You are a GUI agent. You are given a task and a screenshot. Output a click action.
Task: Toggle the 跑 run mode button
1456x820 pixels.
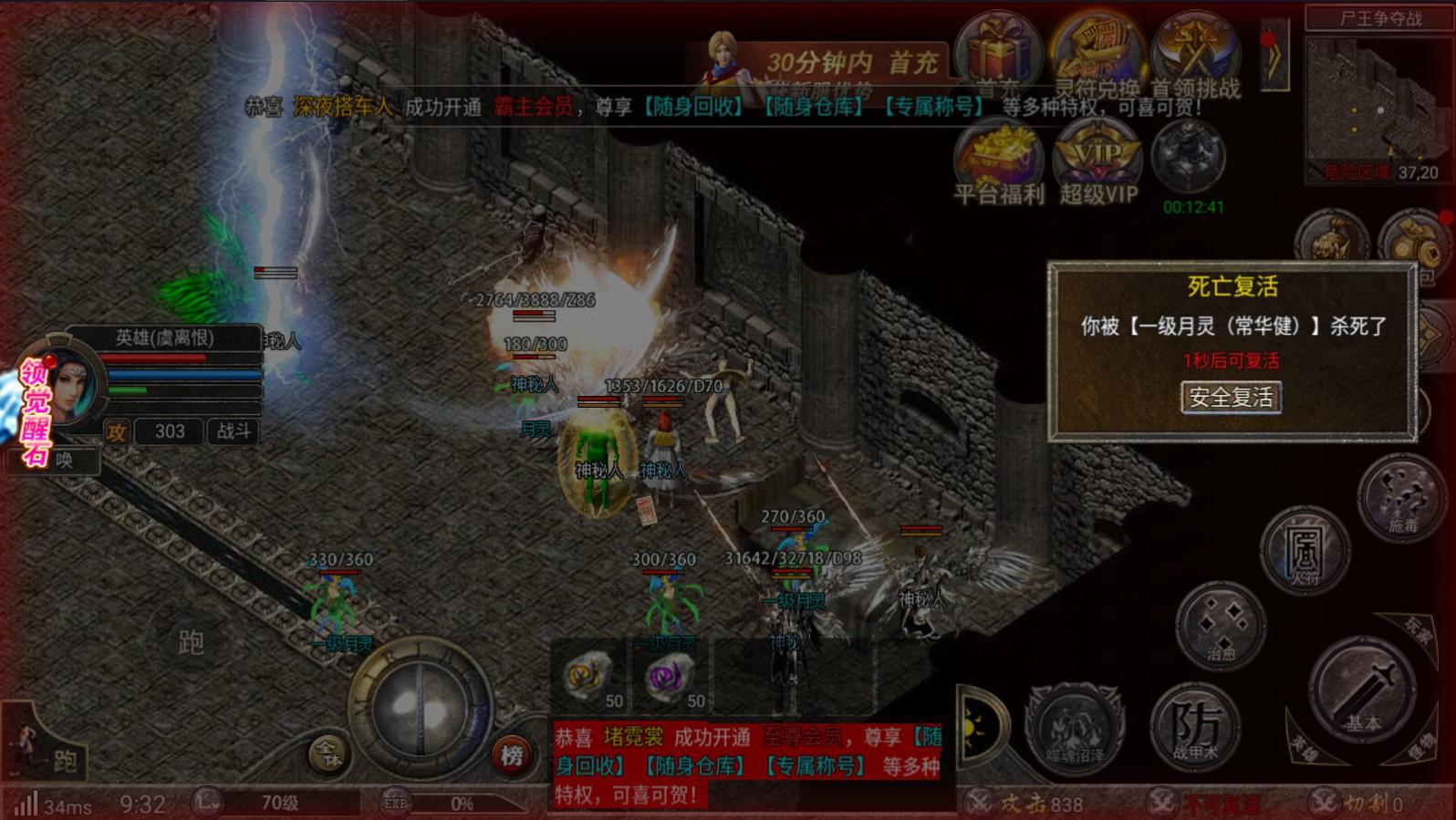click(x=63, y=759)
